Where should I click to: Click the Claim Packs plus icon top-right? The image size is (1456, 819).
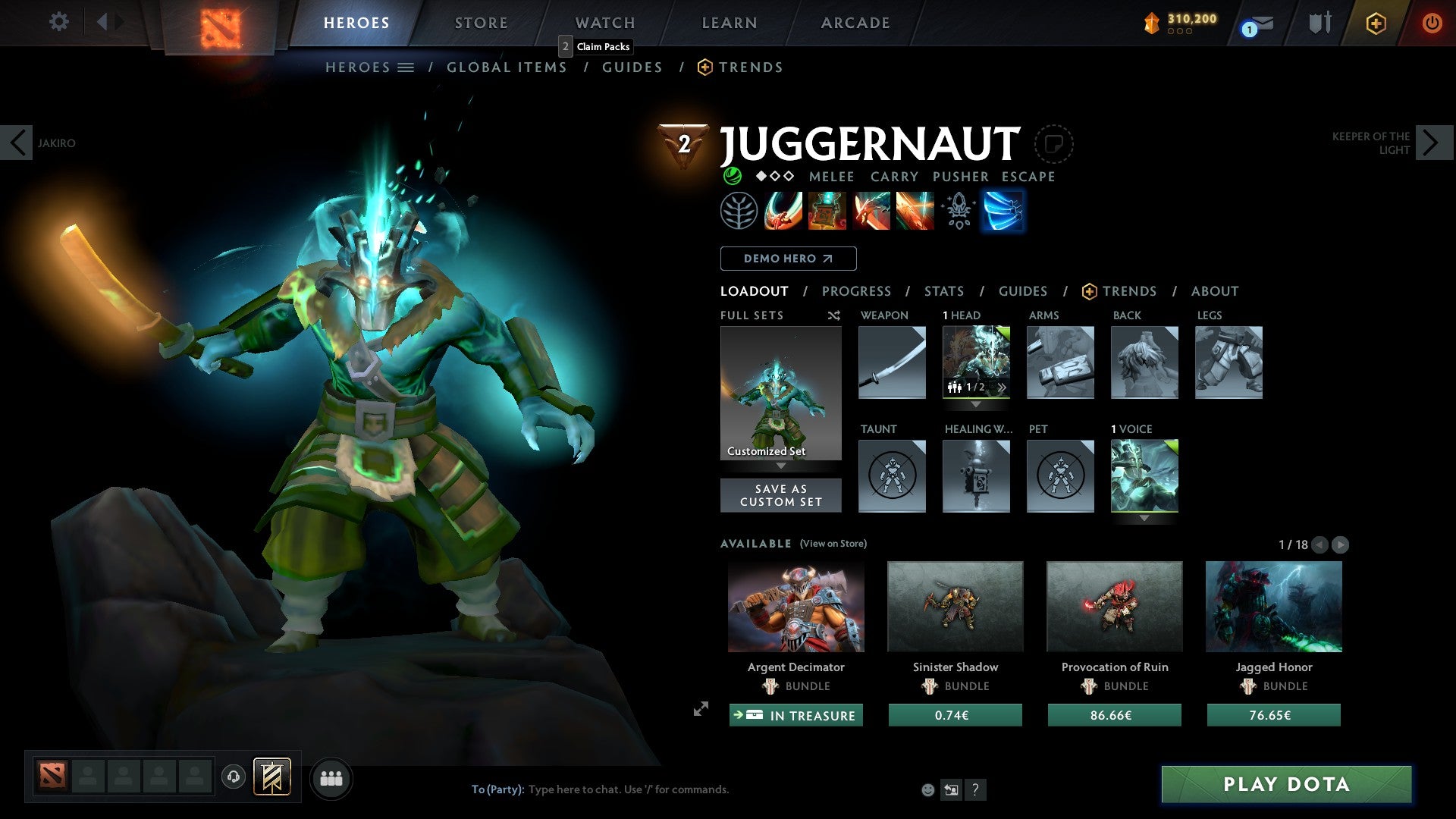[1376, 24]
